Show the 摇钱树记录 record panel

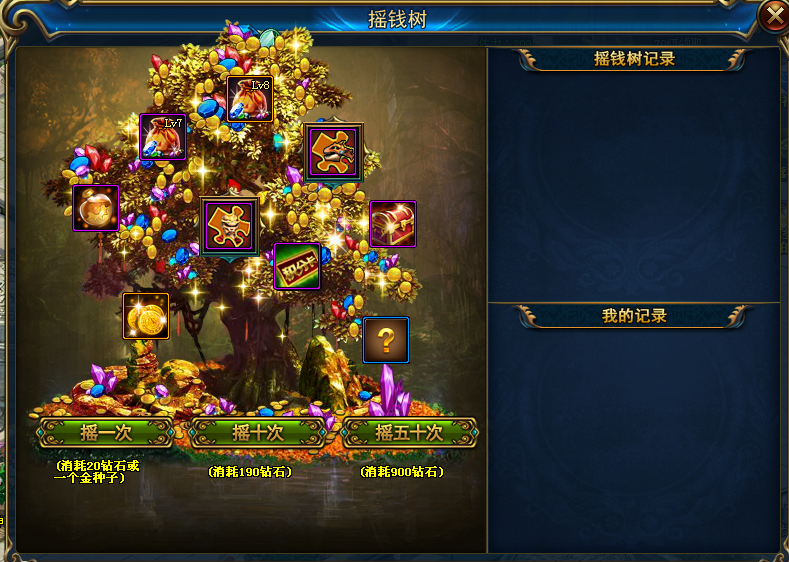coord(634,59)
